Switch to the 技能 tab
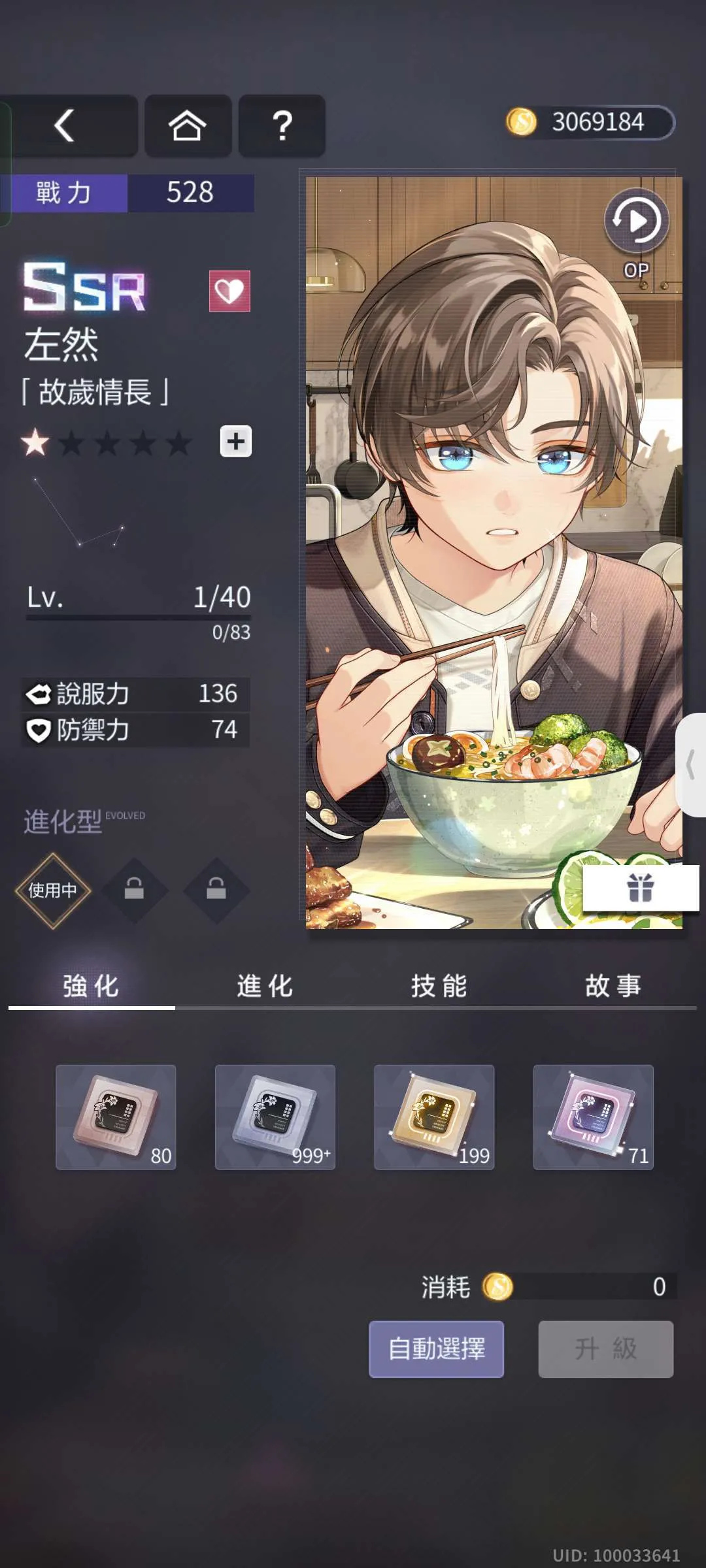The width and height of the screenshot is (706, 1568). (439, 986)
